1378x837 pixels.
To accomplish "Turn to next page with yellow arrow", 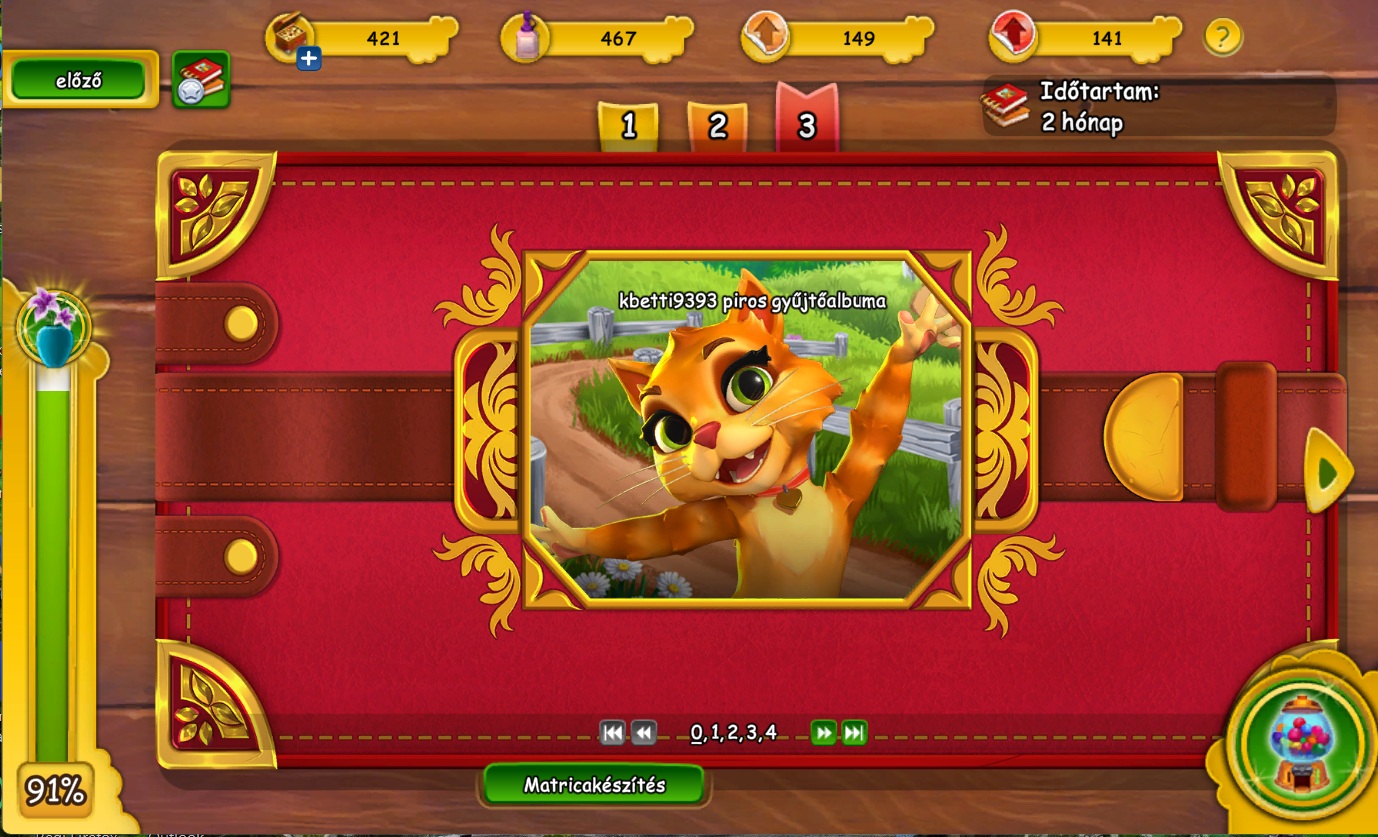I will point(1328,472).
